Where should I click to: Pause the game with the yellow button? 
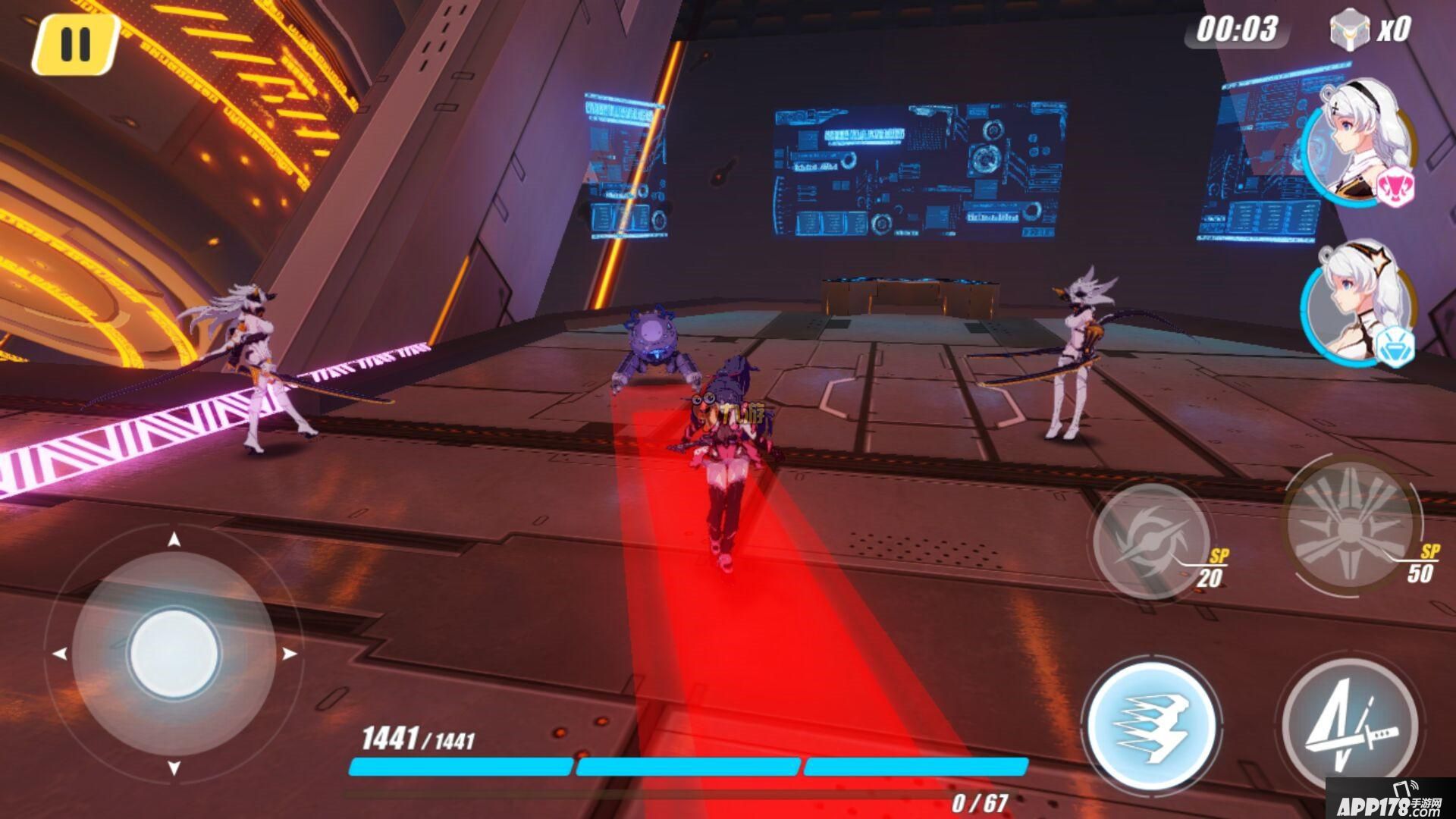75,44
